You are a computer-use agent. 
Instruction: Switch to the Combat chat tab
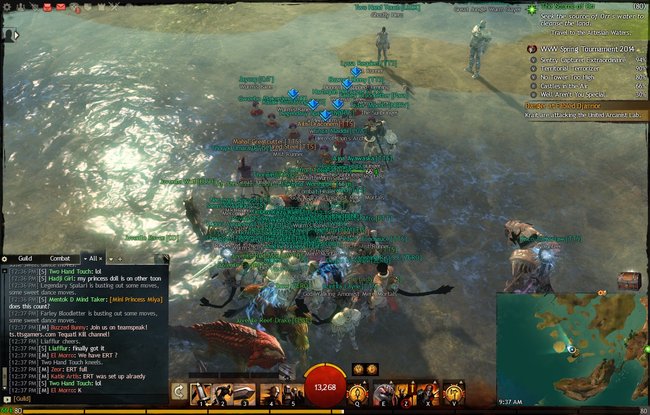tap(59, 259)
